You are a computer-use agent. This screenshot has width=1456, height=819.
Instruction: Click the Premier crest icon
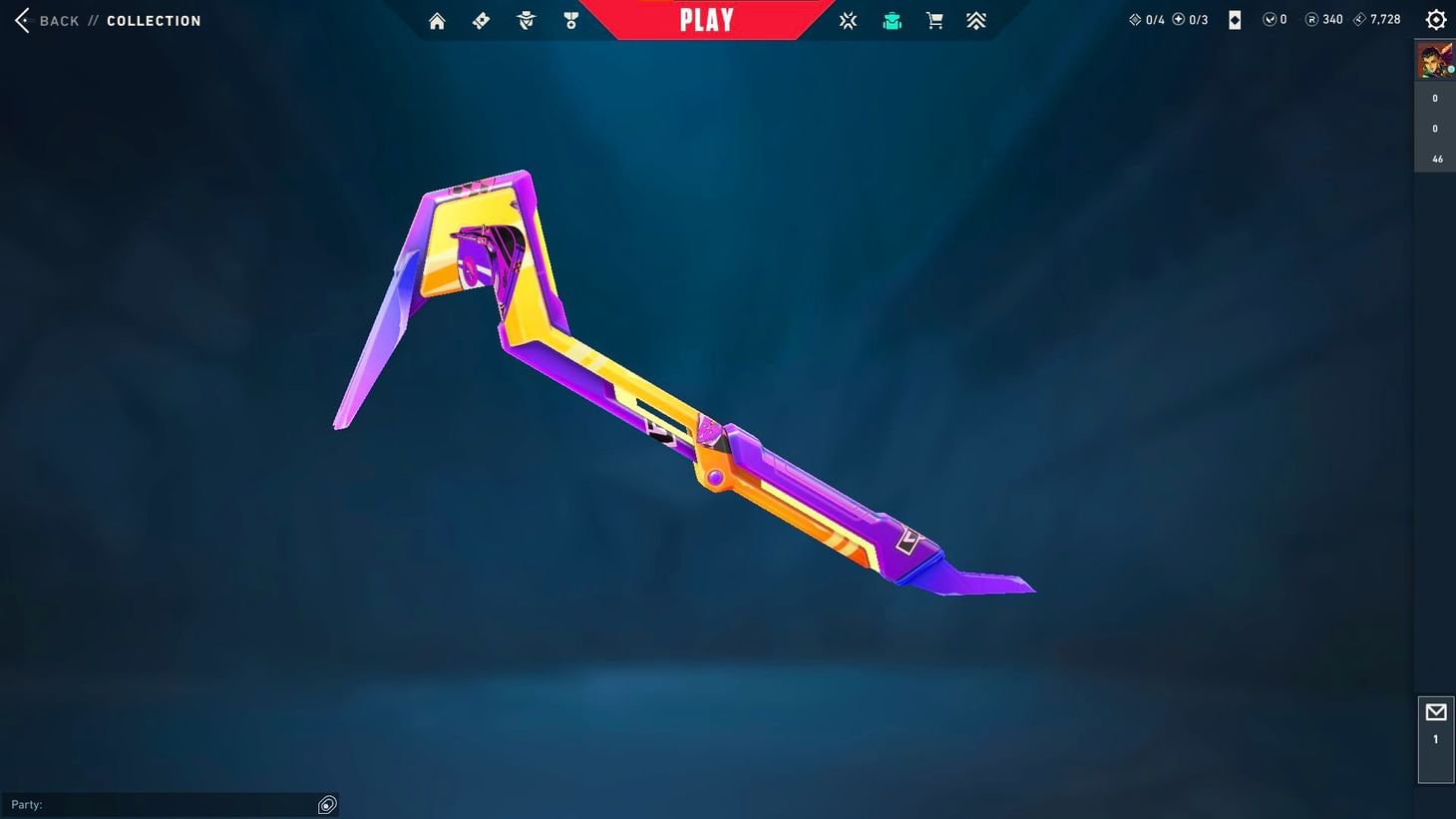point(976,20)
